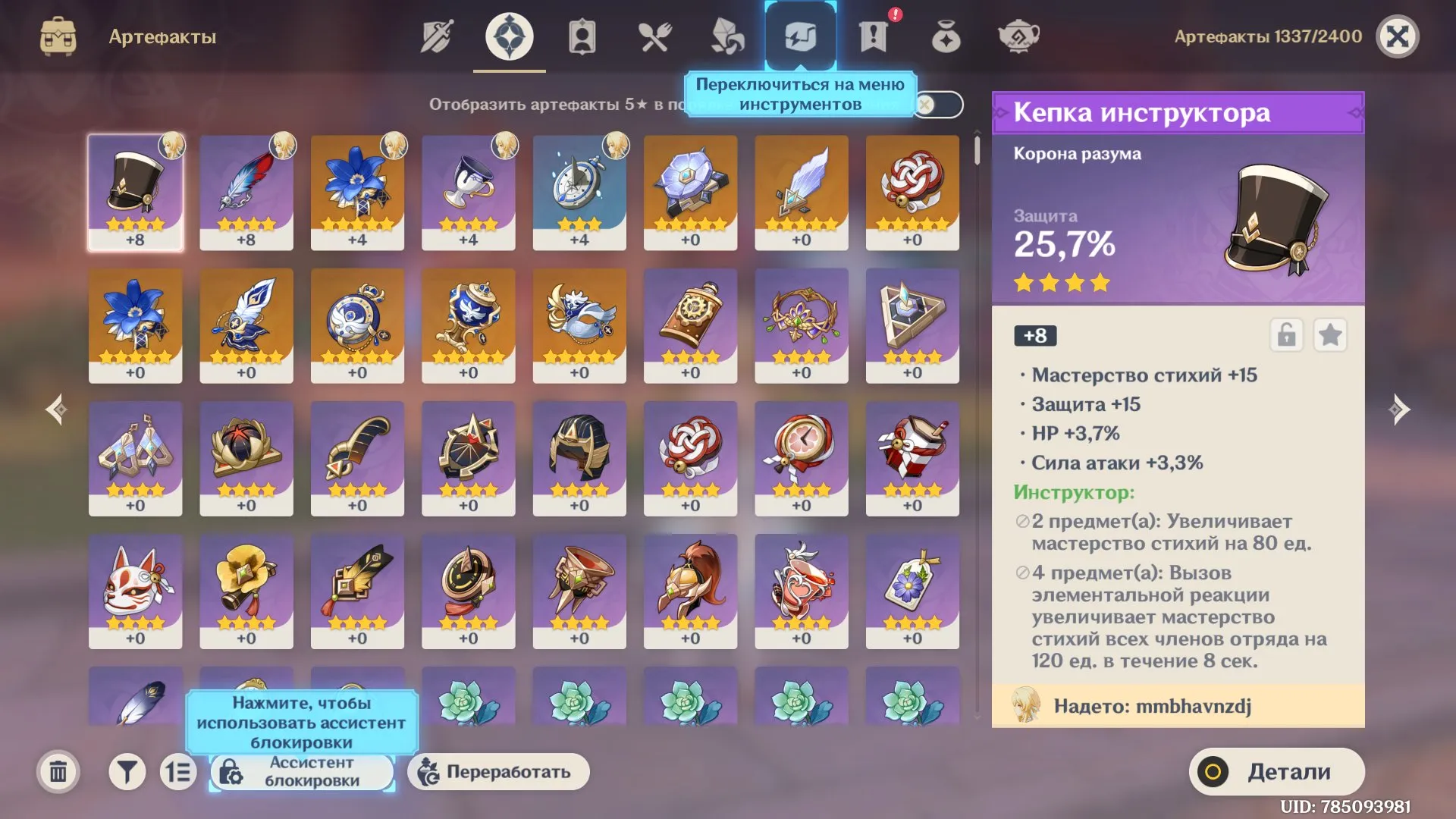Open the Precious Items inventory icon
The image size is (1456, 819).
(x=946, y=35)
